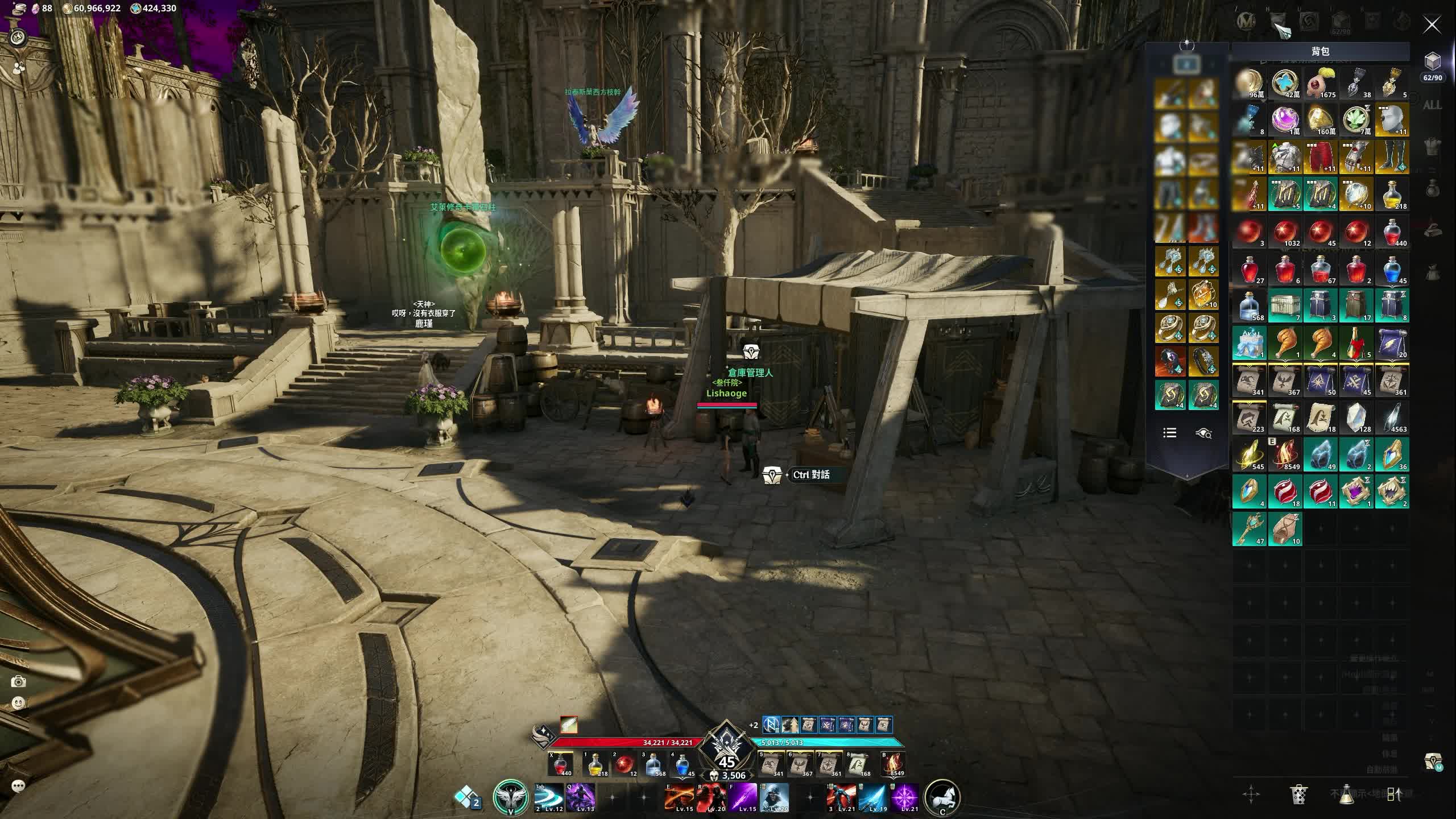Open the camera screenshot mode
1456x819 pixels.
(18, 681)
